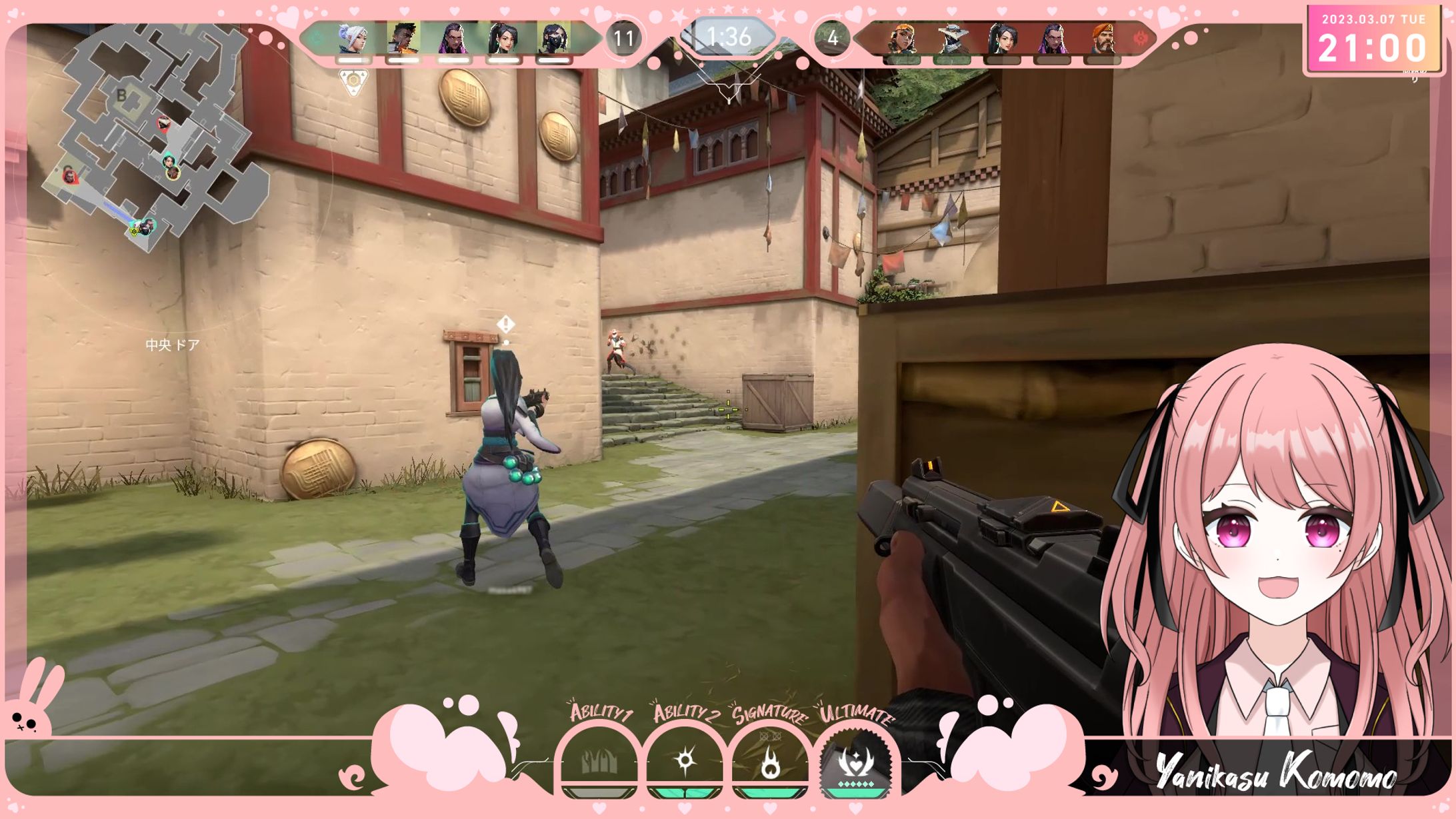1456x819 pixels.
Task: Pick the masked agent portrait on the left team
Action: point(553,39)
